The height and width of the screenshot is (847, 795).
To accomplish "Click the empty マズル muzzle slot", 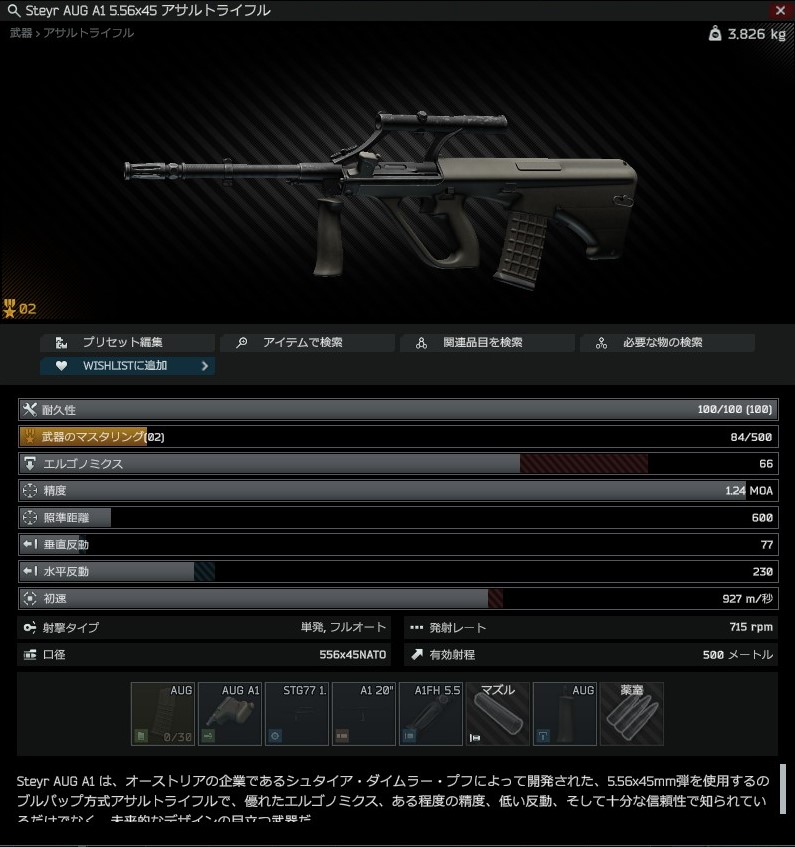I will (498, 714).
